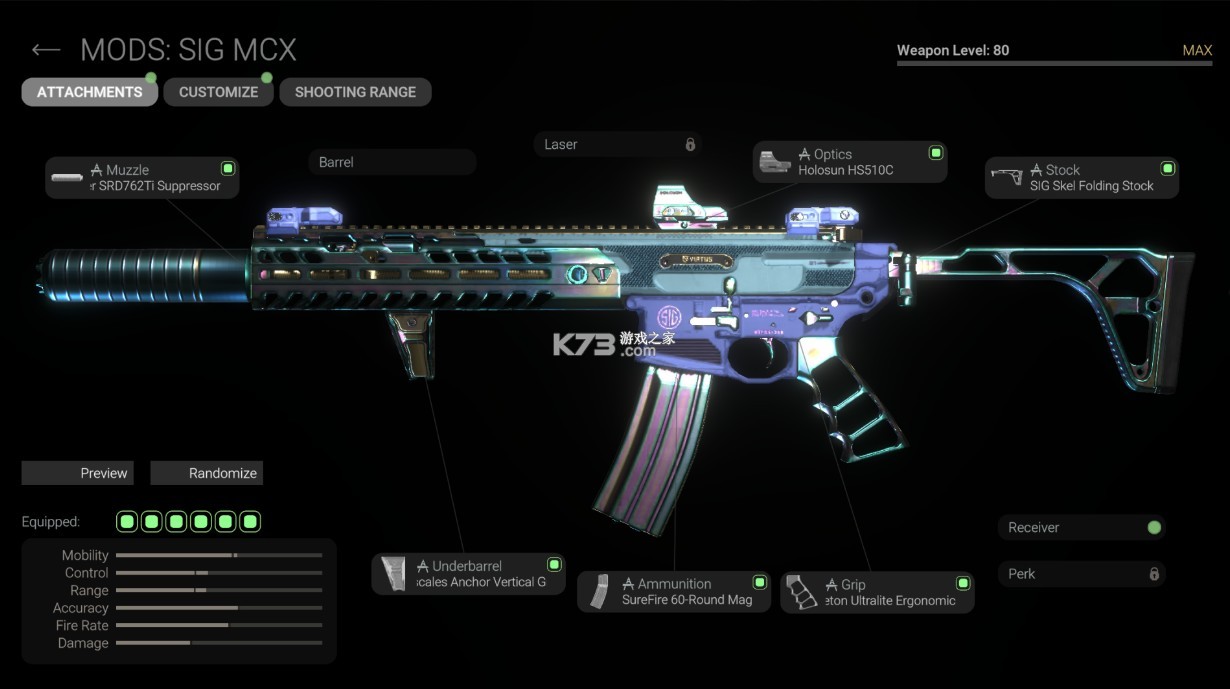The height and width of the screenshot is (689, 1230).
Task: Select the Muzzle attachment slot
Action: click(x=142, y=178)
